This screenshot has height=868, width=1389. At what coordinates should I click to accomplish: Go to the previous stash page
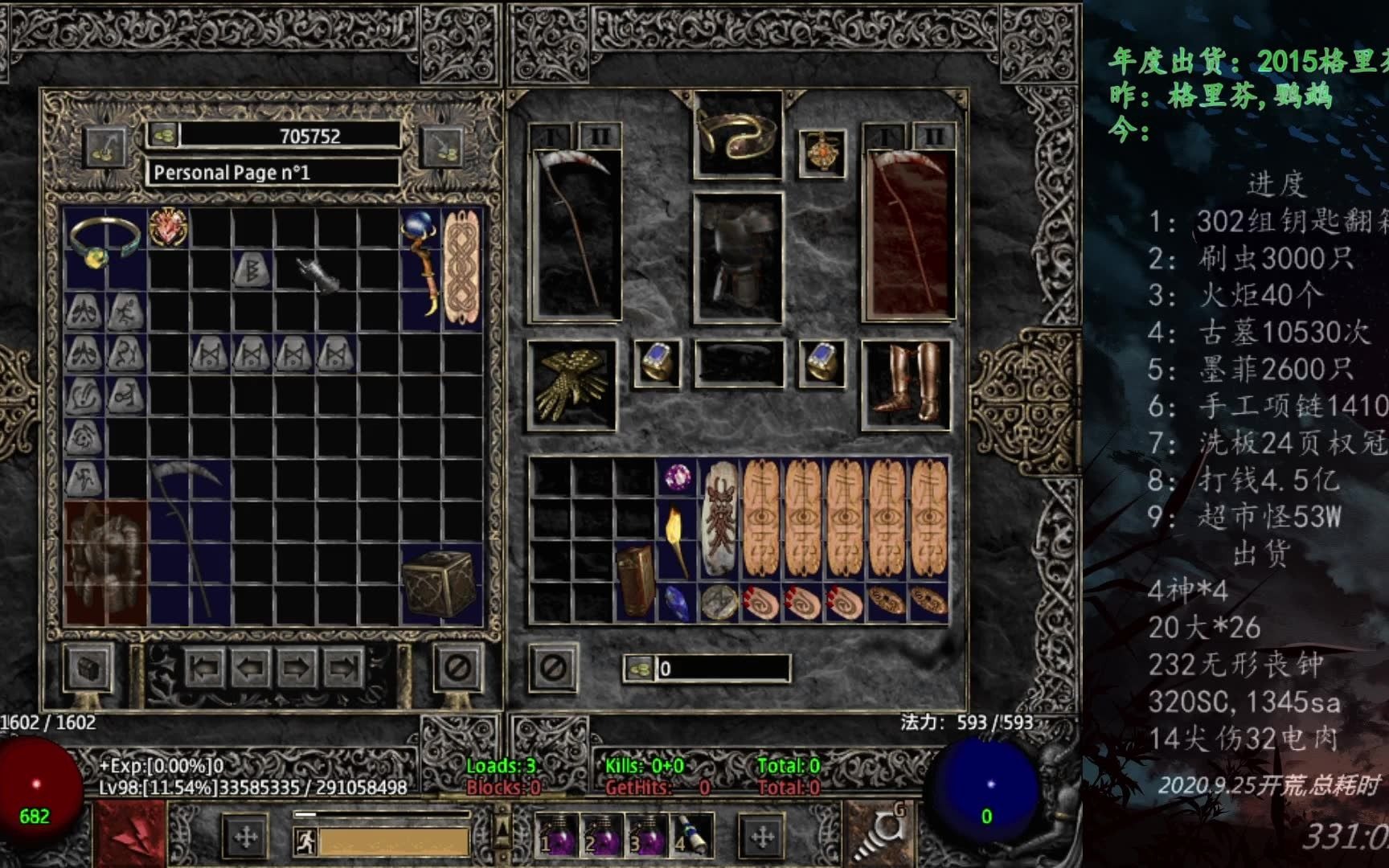pyautogui.click(x=250, y=667)
